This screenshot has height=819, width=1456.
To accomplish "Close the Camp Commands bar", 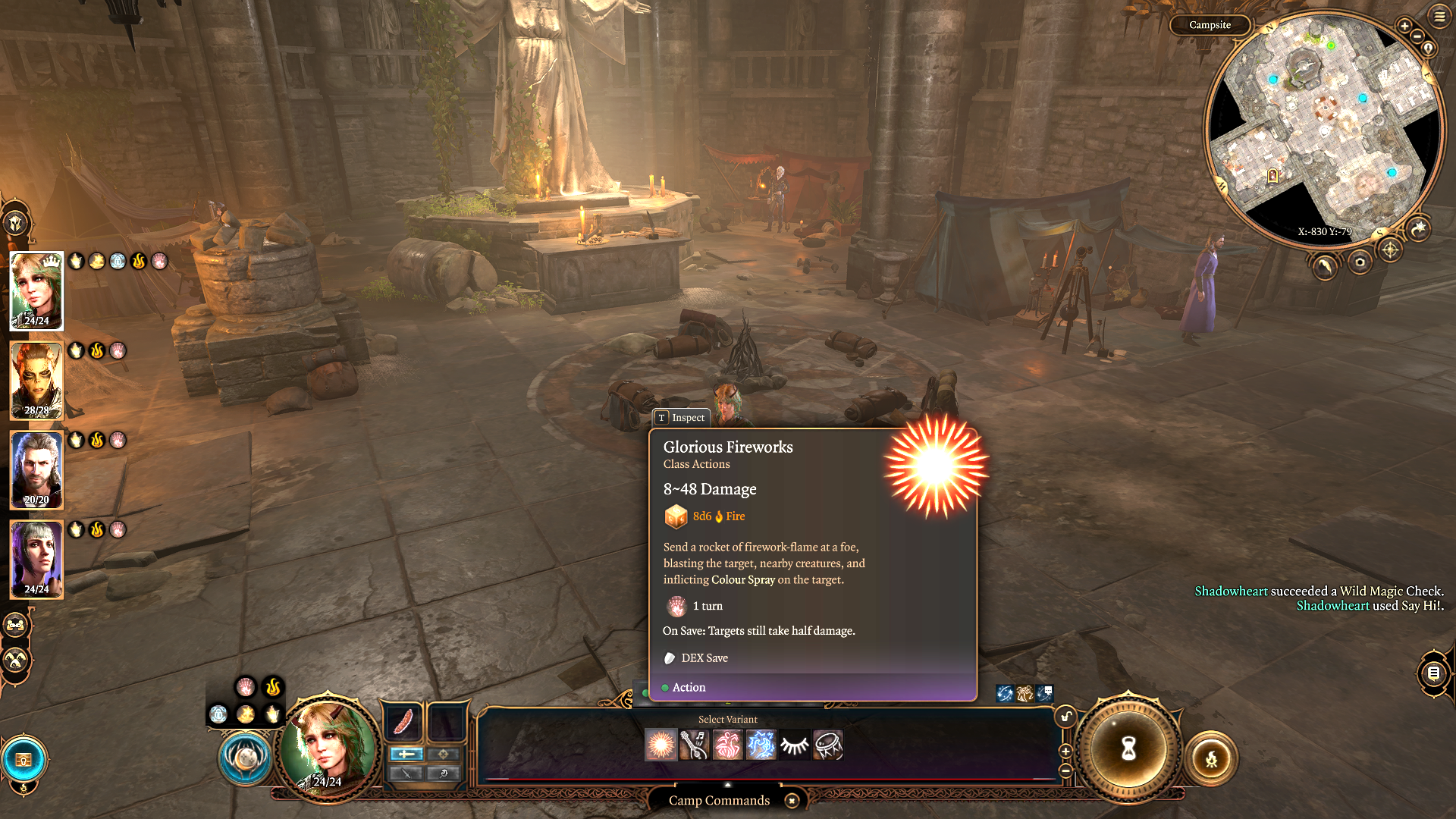I will tap(792, 801).
